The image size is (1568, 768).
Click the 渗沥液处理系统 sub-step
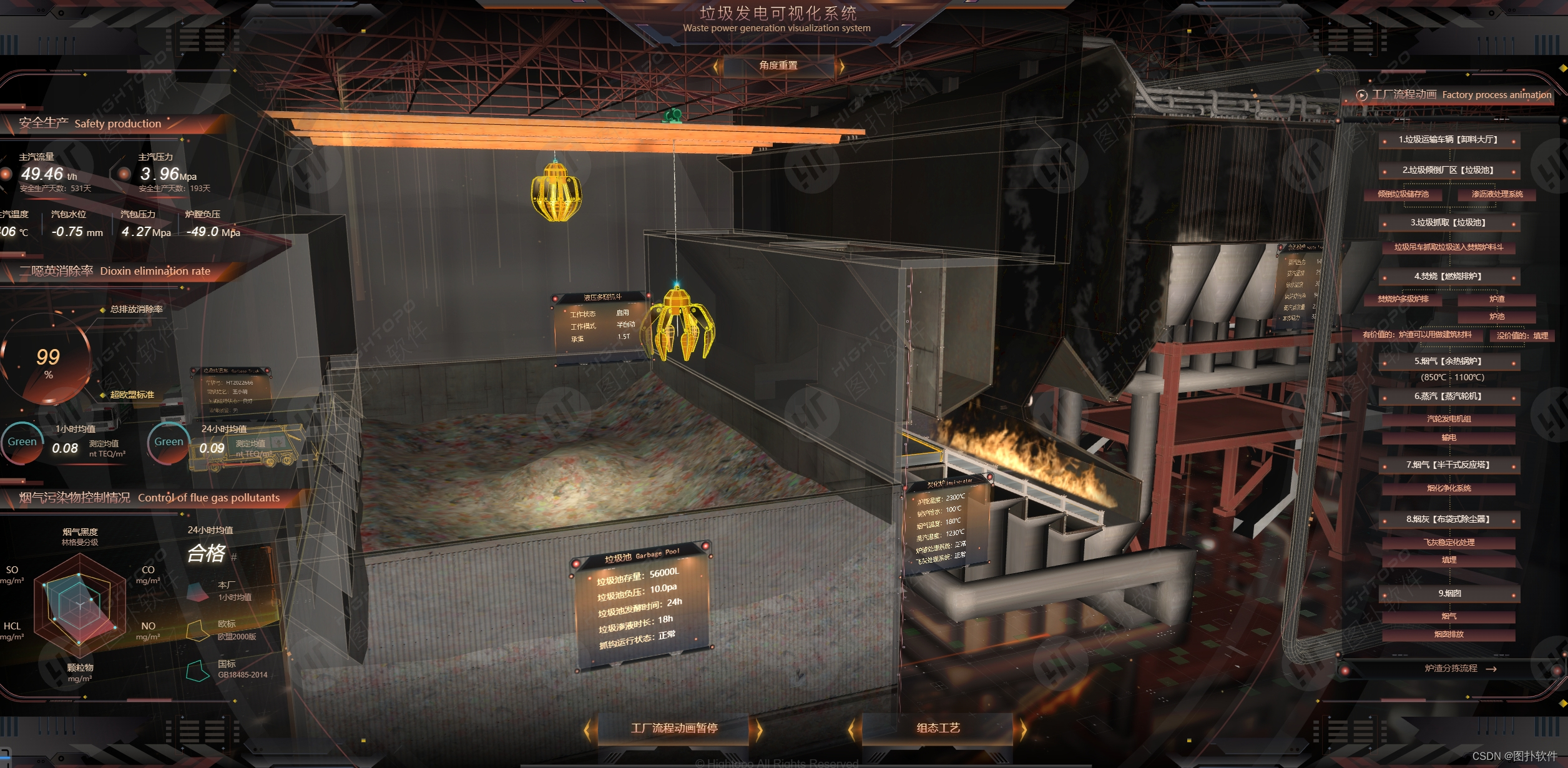[1497, 194]
